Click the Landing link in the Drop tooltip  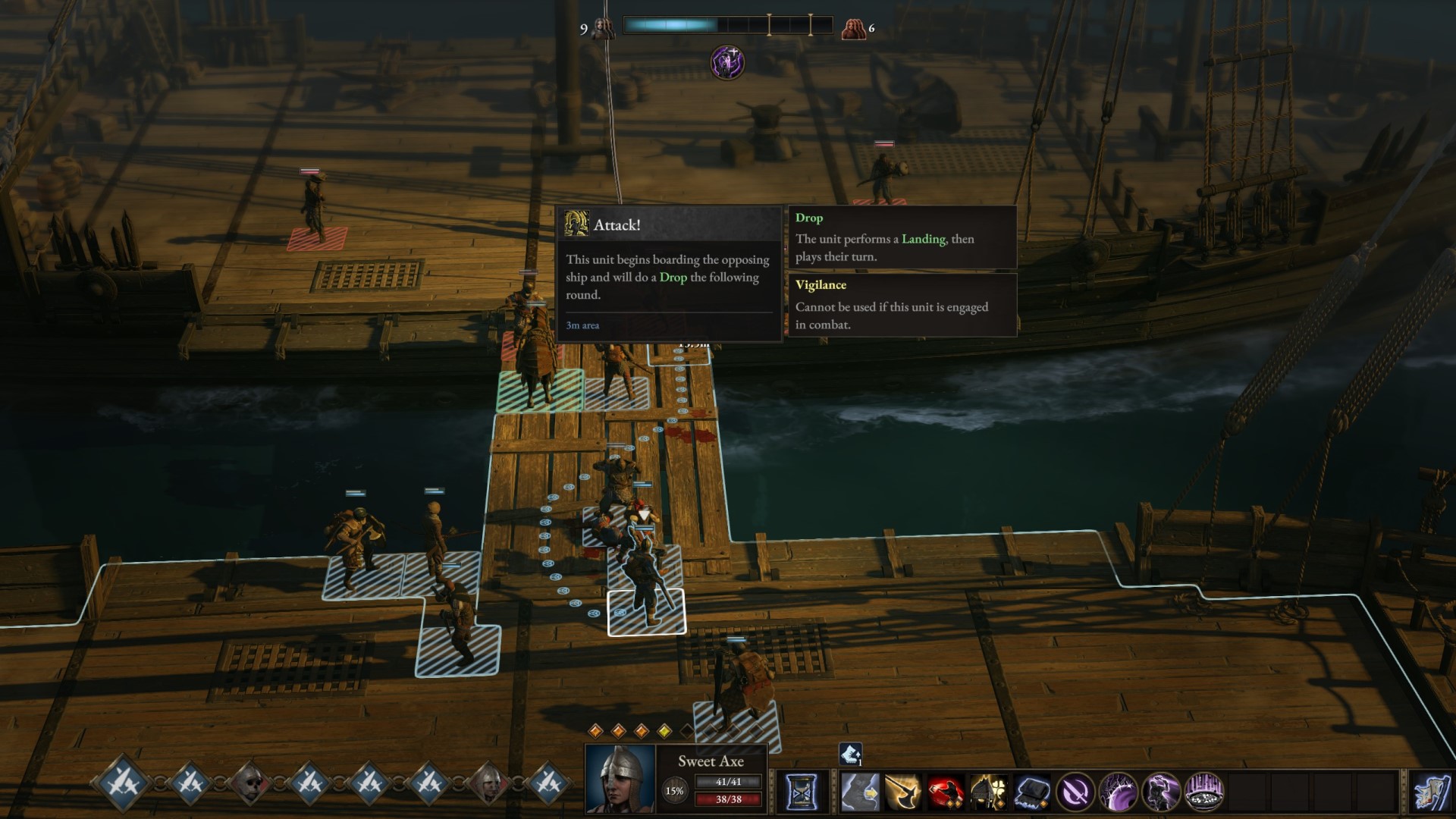click(922, 239)
